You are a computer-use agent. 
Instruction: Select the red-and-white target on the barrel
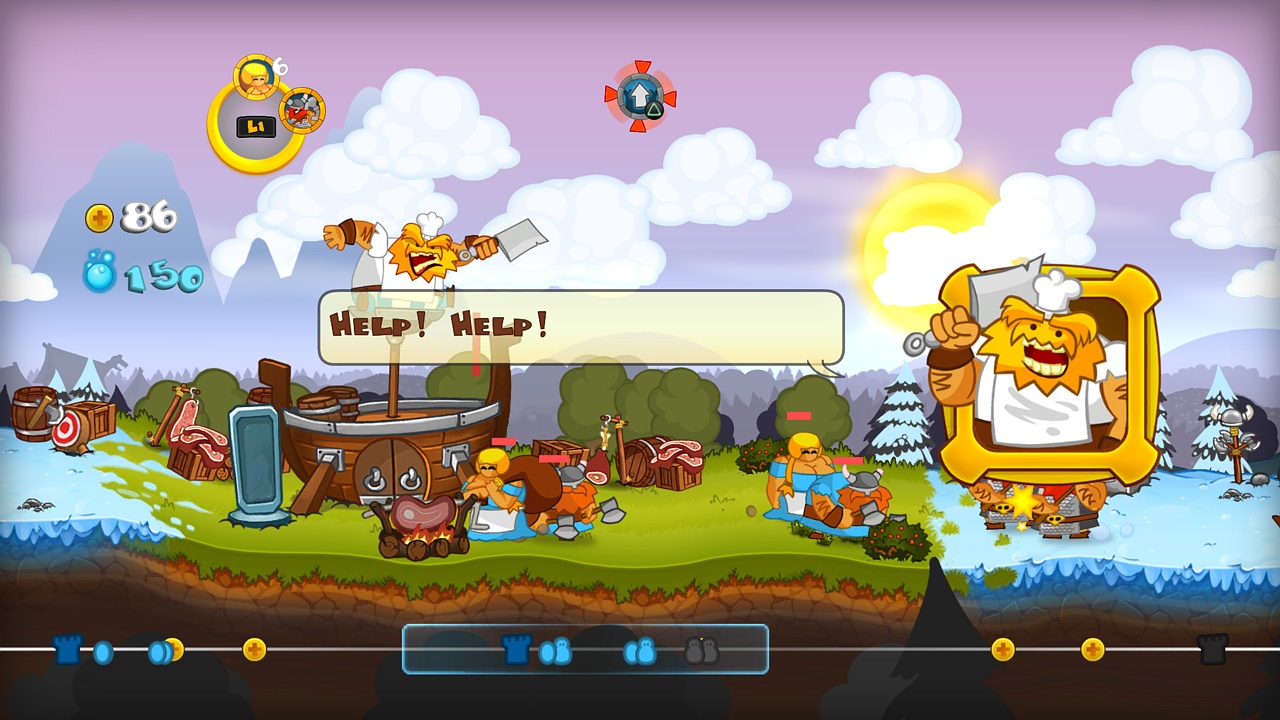63,427
